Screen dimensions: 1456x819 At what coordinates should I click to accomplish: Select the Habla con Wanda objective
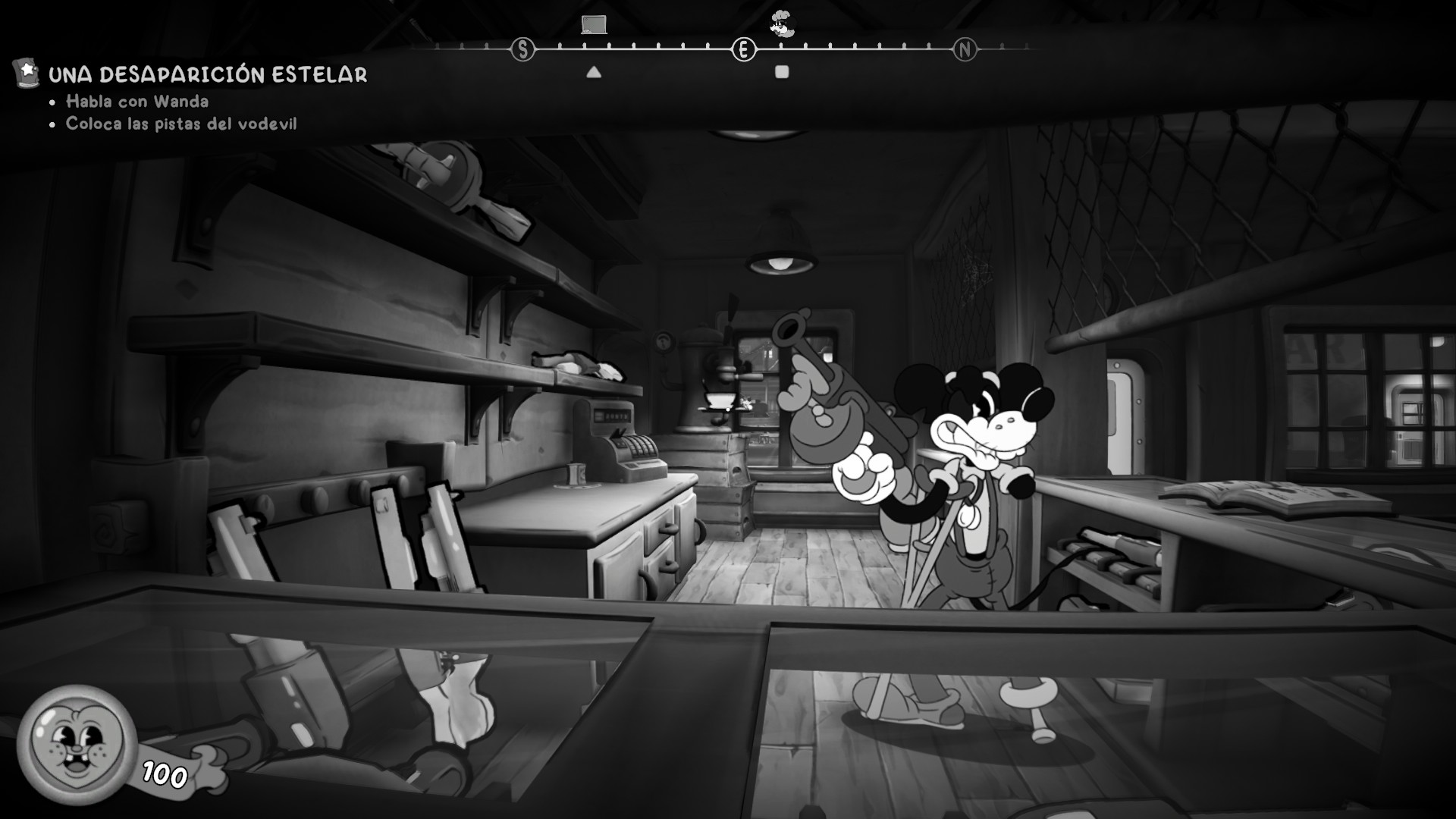(x=137, y=102)
